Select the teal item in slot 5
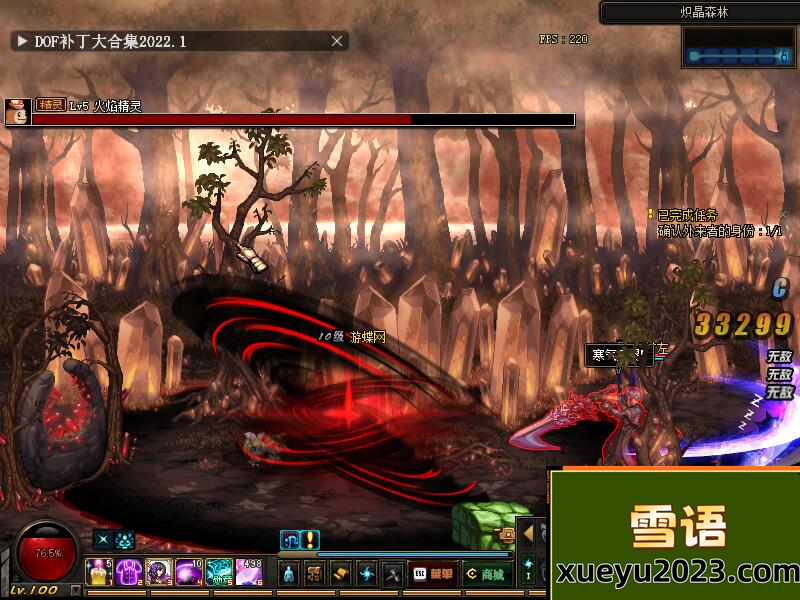 pyautogui.click(x=218, y=572)
